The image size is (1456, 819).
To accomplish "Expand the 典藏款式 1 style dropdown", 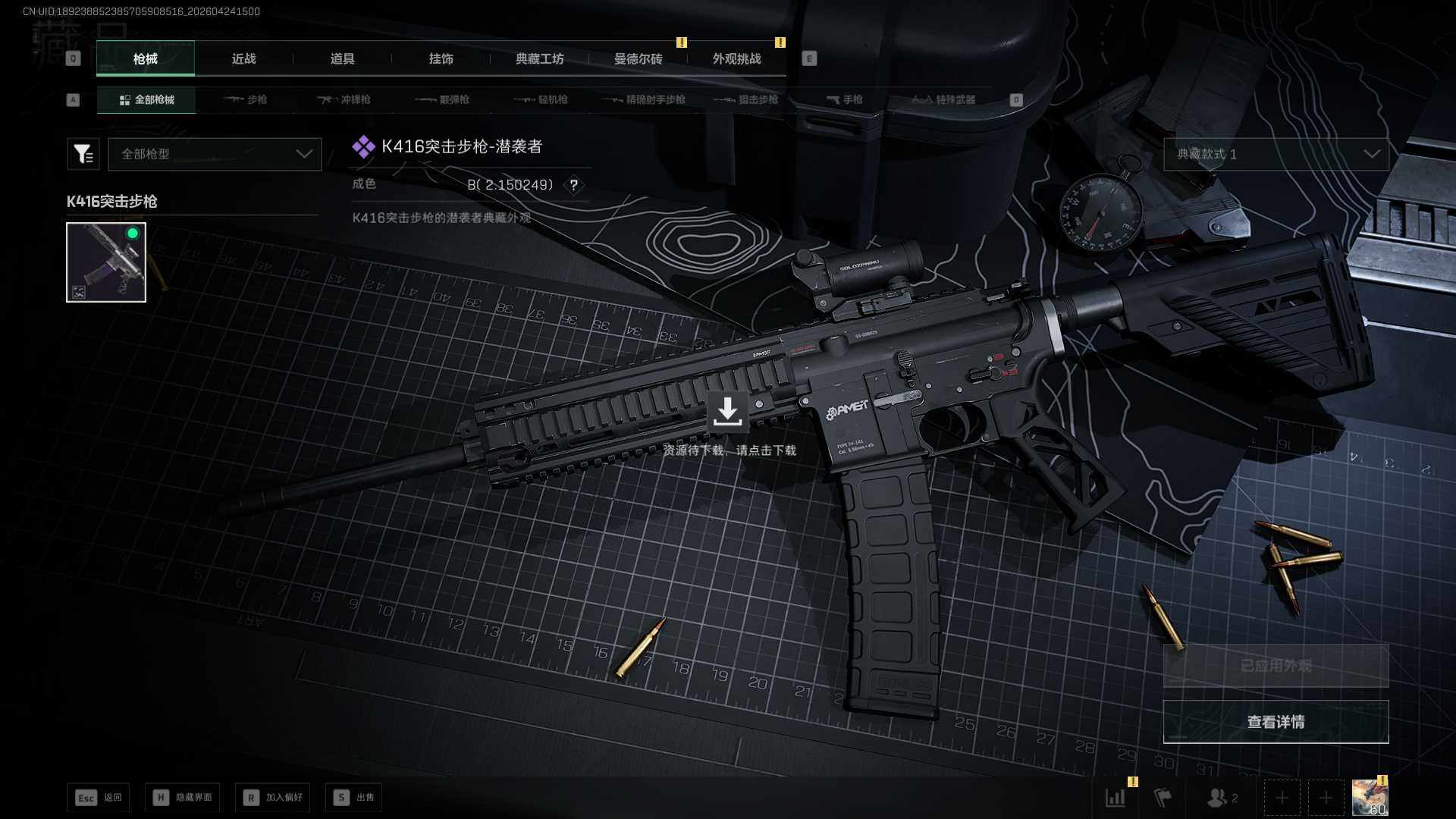I will [x=1276, y=154].
